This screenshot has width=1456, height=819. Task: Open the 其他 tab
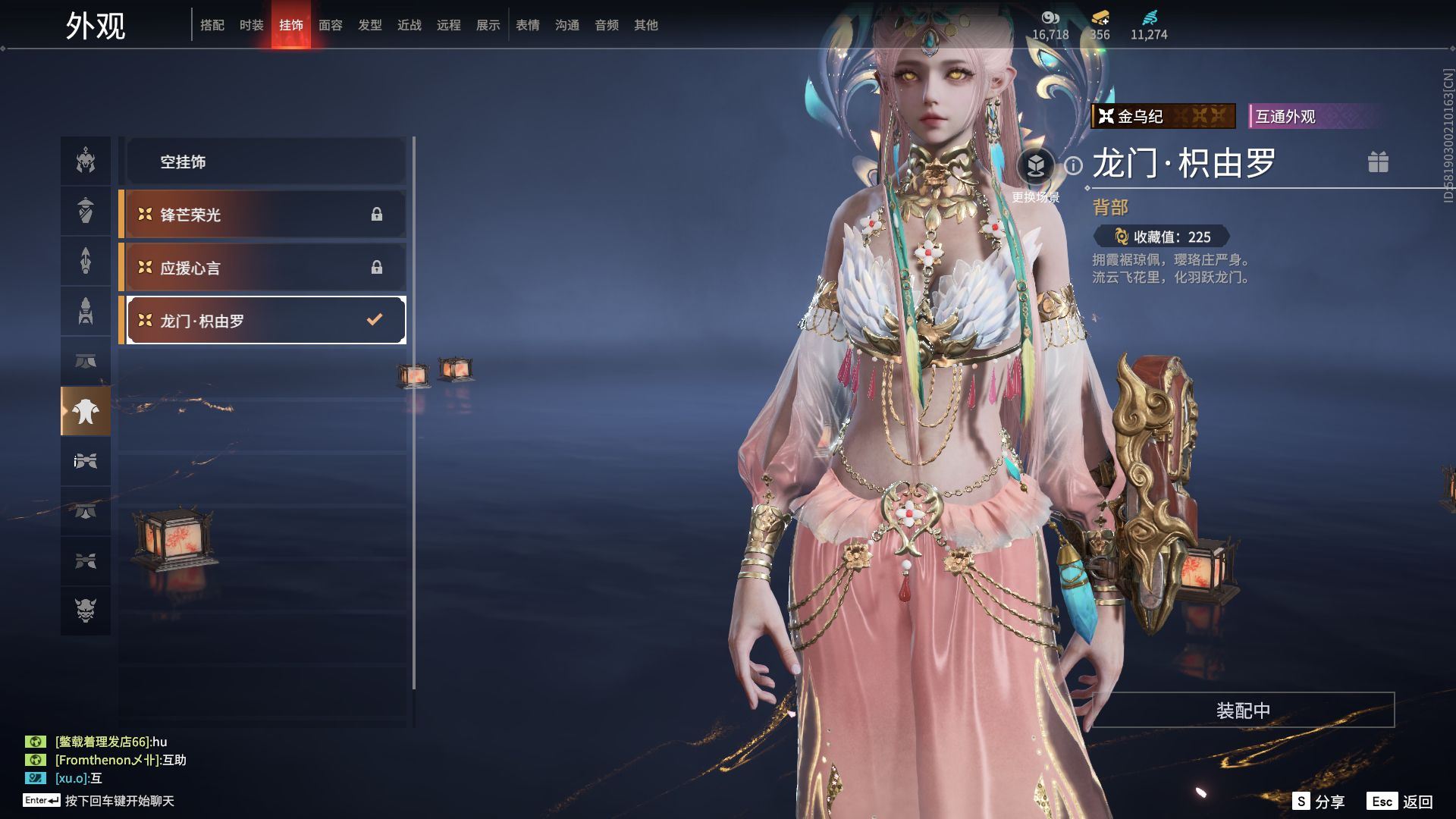click(645, 25)
